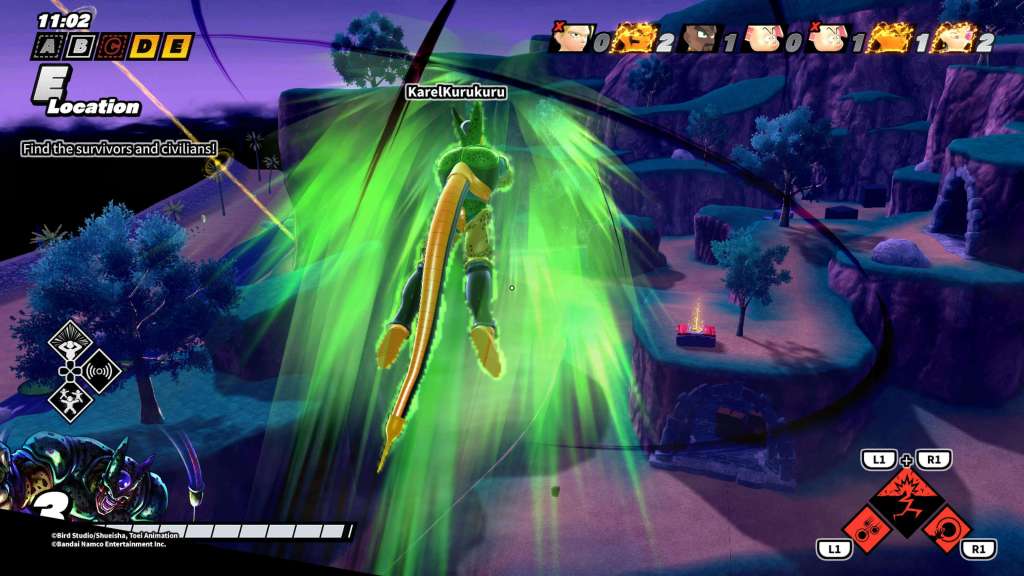Screen dimensions: 1024x576
Task: Use the two-figures d-pad icon
Action: (x=70, y=400)
